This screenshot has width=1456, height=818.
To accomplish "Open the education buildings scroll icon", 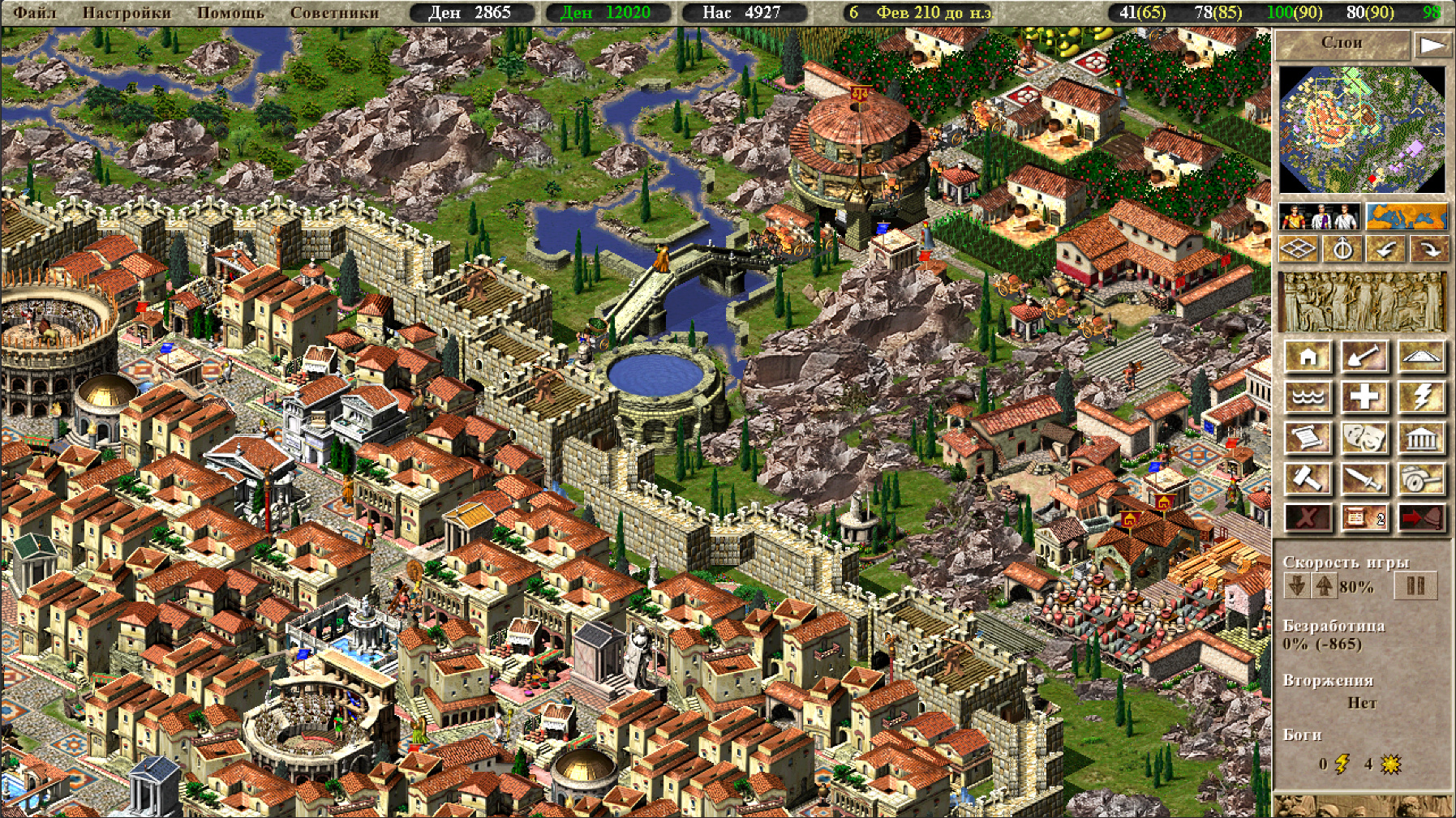I will point(1308,437).
